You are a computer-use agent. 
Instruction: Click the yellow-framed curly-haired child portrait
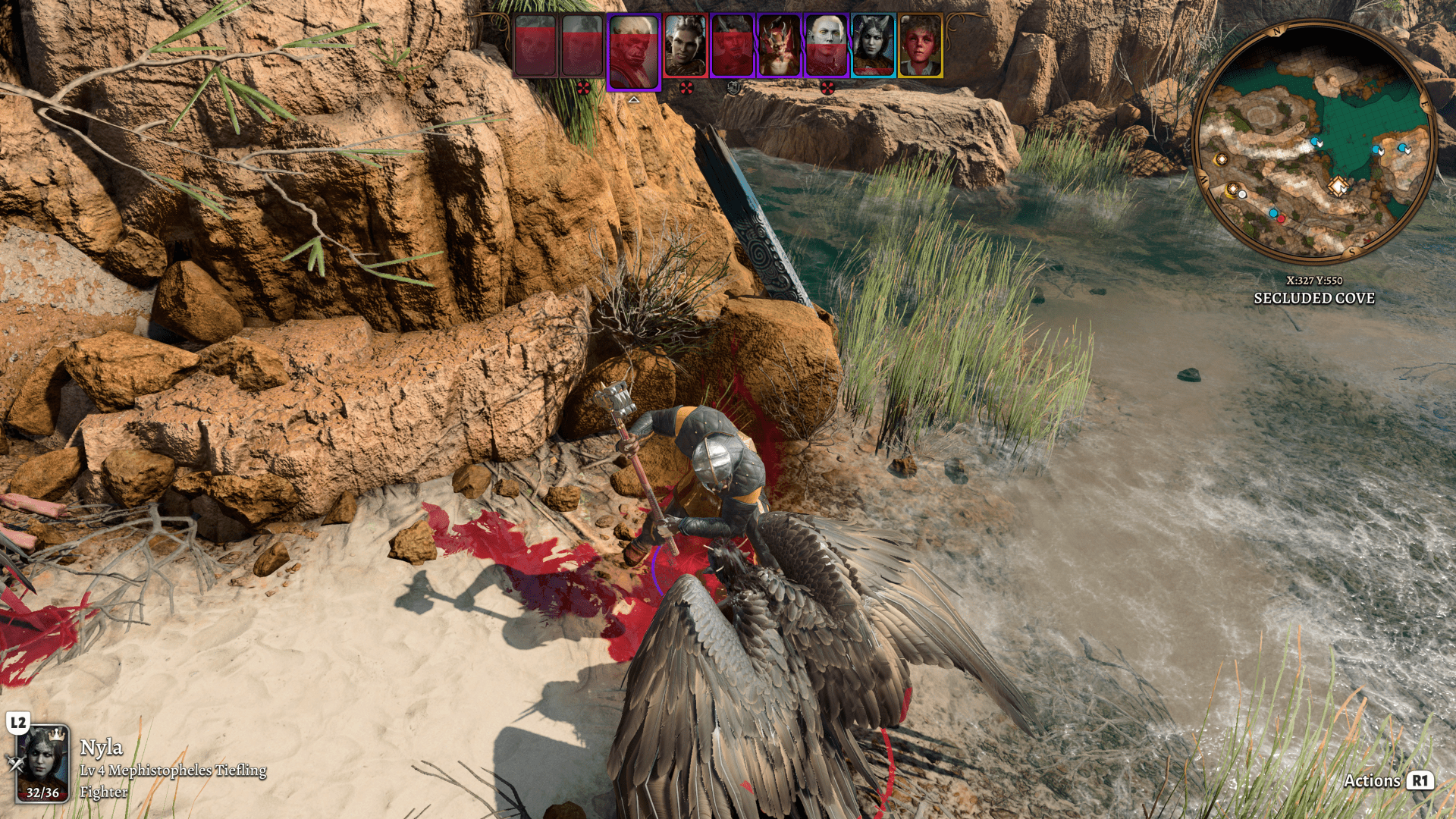coord(920,46)
